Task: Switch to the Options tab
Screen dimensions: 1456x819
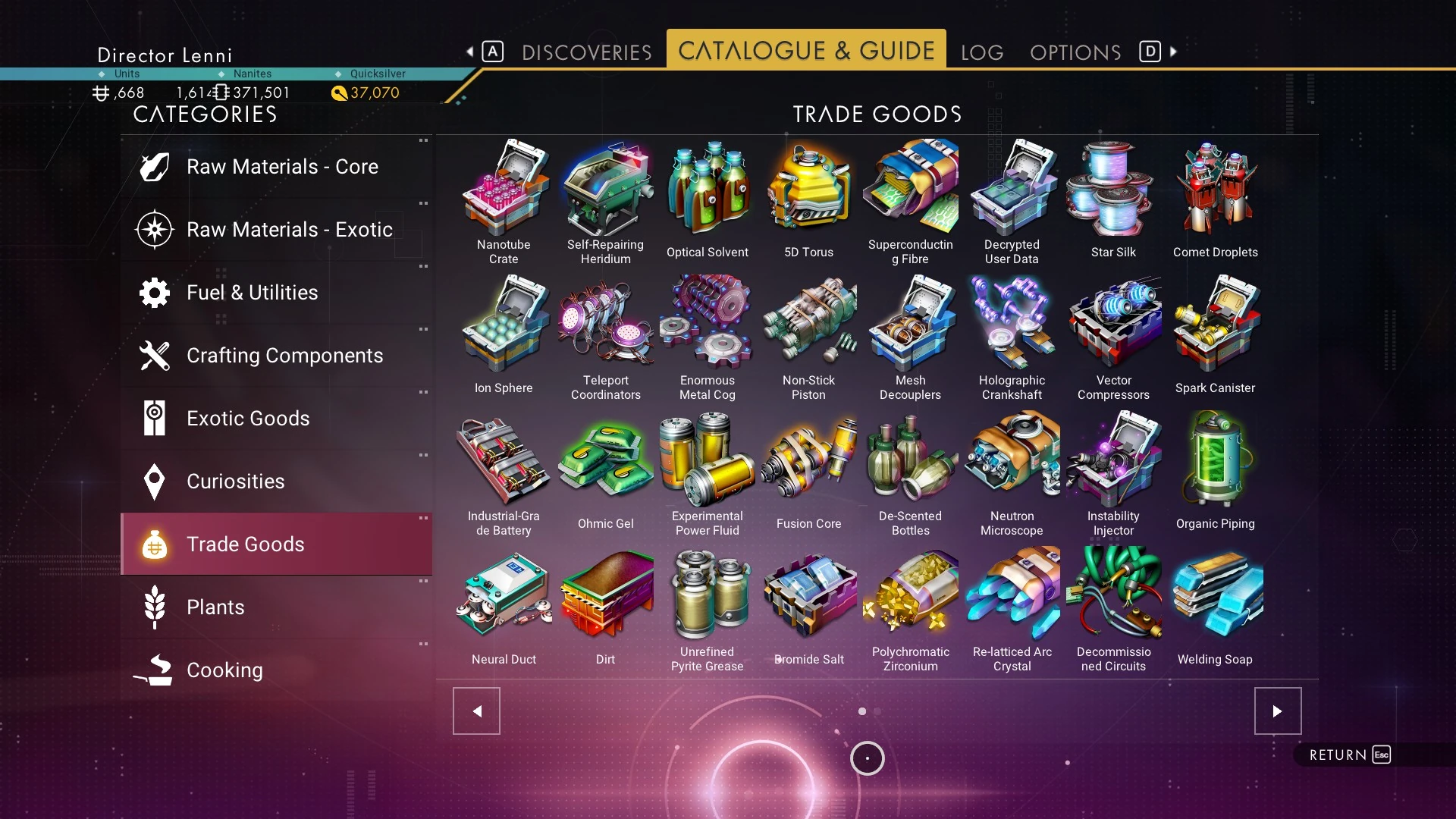Action: coord(1075,52)
